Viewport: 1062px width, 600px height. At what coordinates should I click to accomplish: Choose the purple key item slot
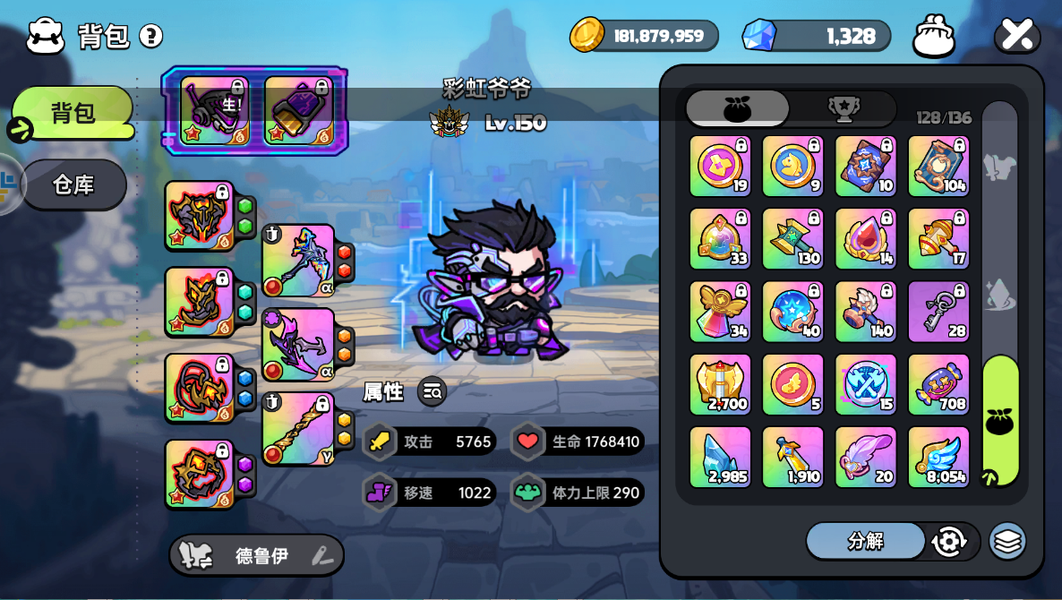point(938,311)
